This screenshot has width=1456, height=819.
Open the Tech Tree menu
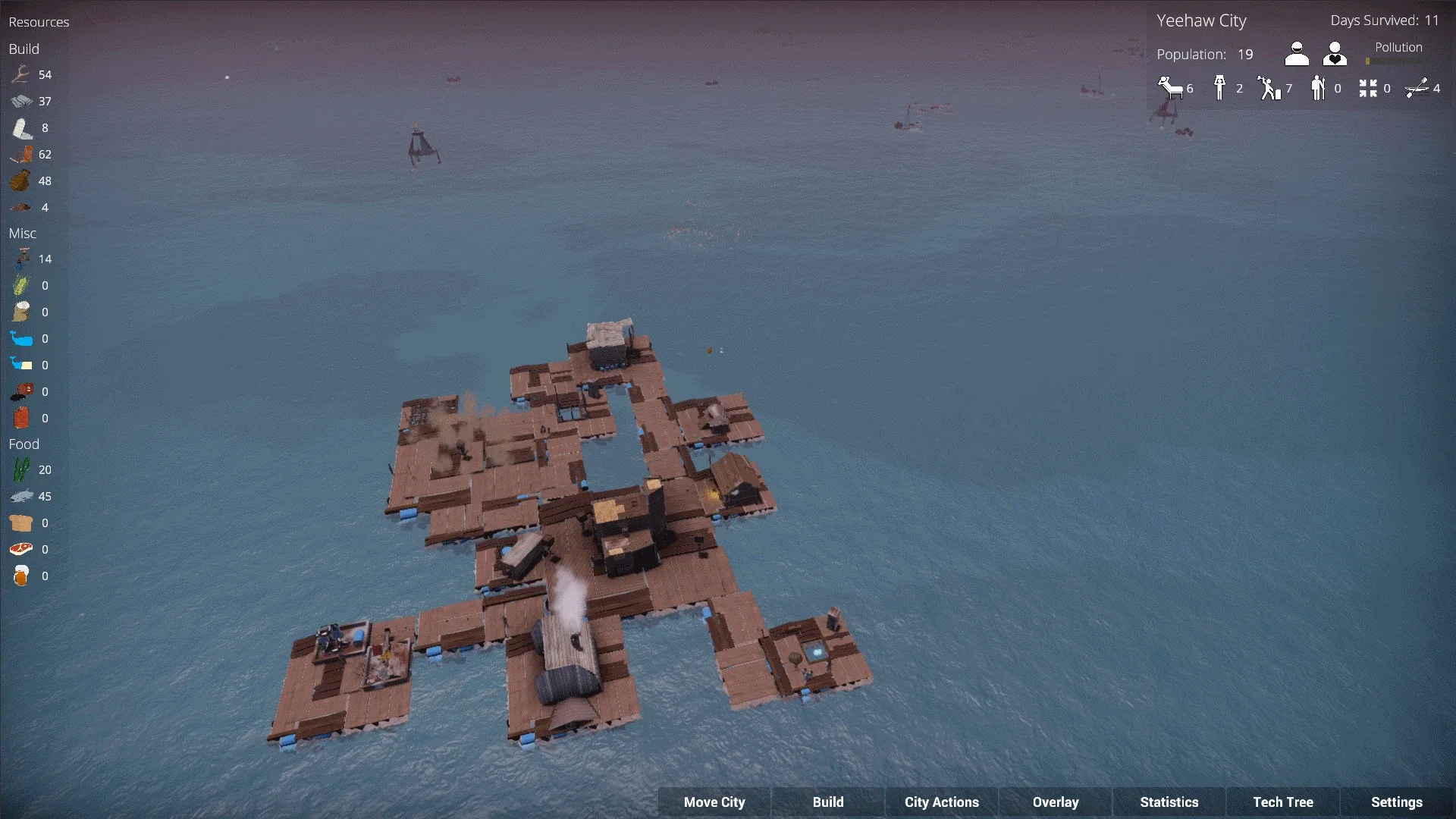(1282, 802)
